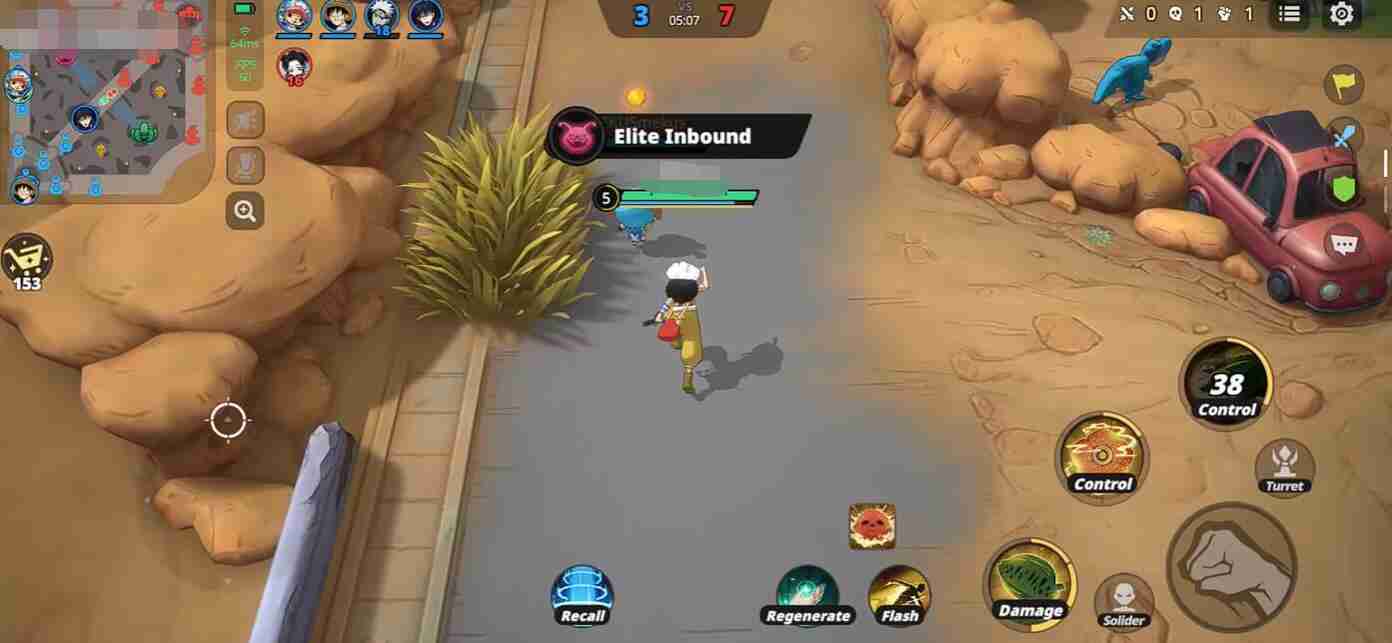1392x643 pixels.
Task: Activate the Regenerate spell
Action: click(807, 594)
